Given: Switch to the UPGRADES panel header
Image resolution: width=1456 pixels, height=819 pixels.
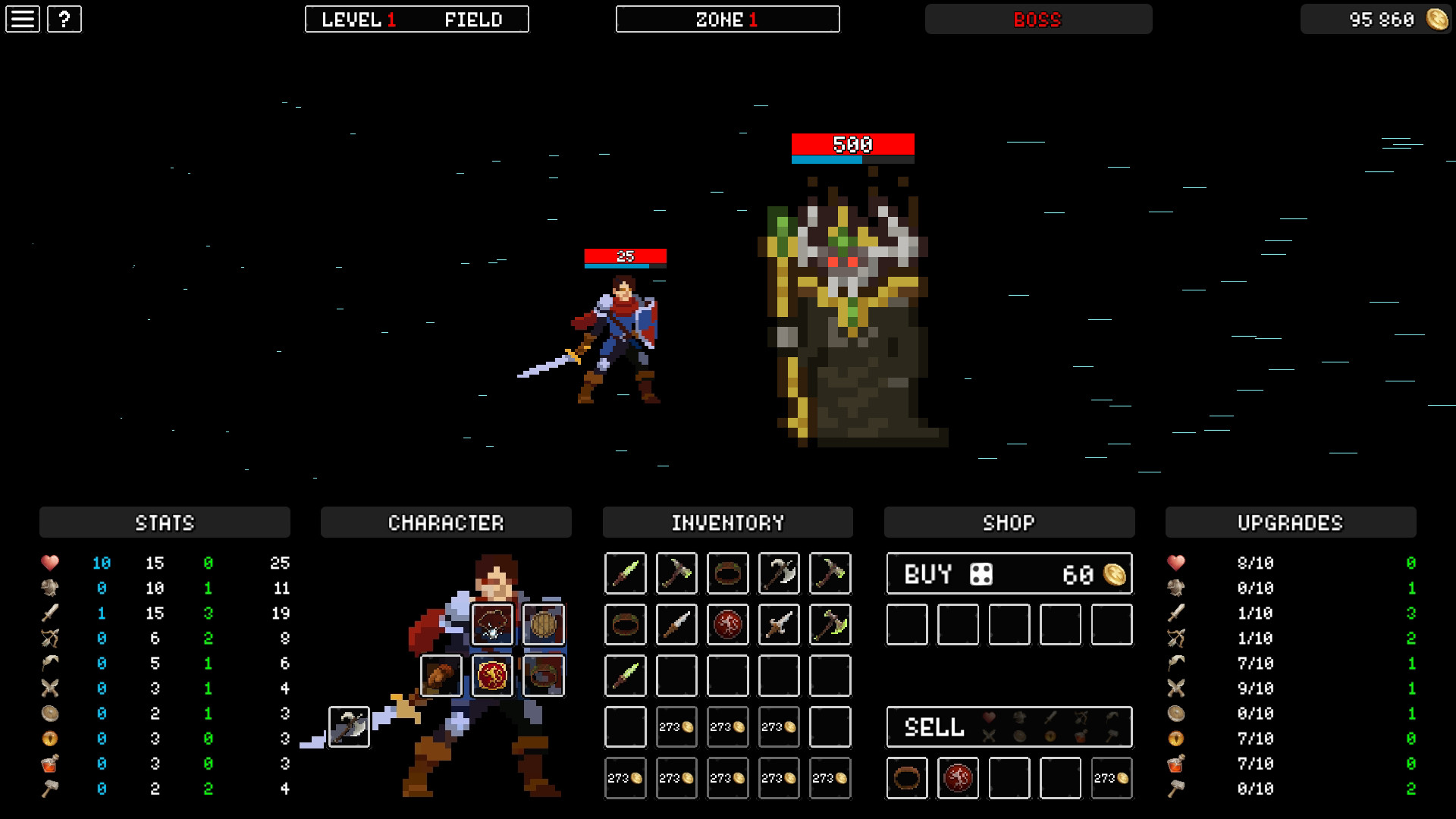Looking at the screenshot, I should tap(1290, 522).
